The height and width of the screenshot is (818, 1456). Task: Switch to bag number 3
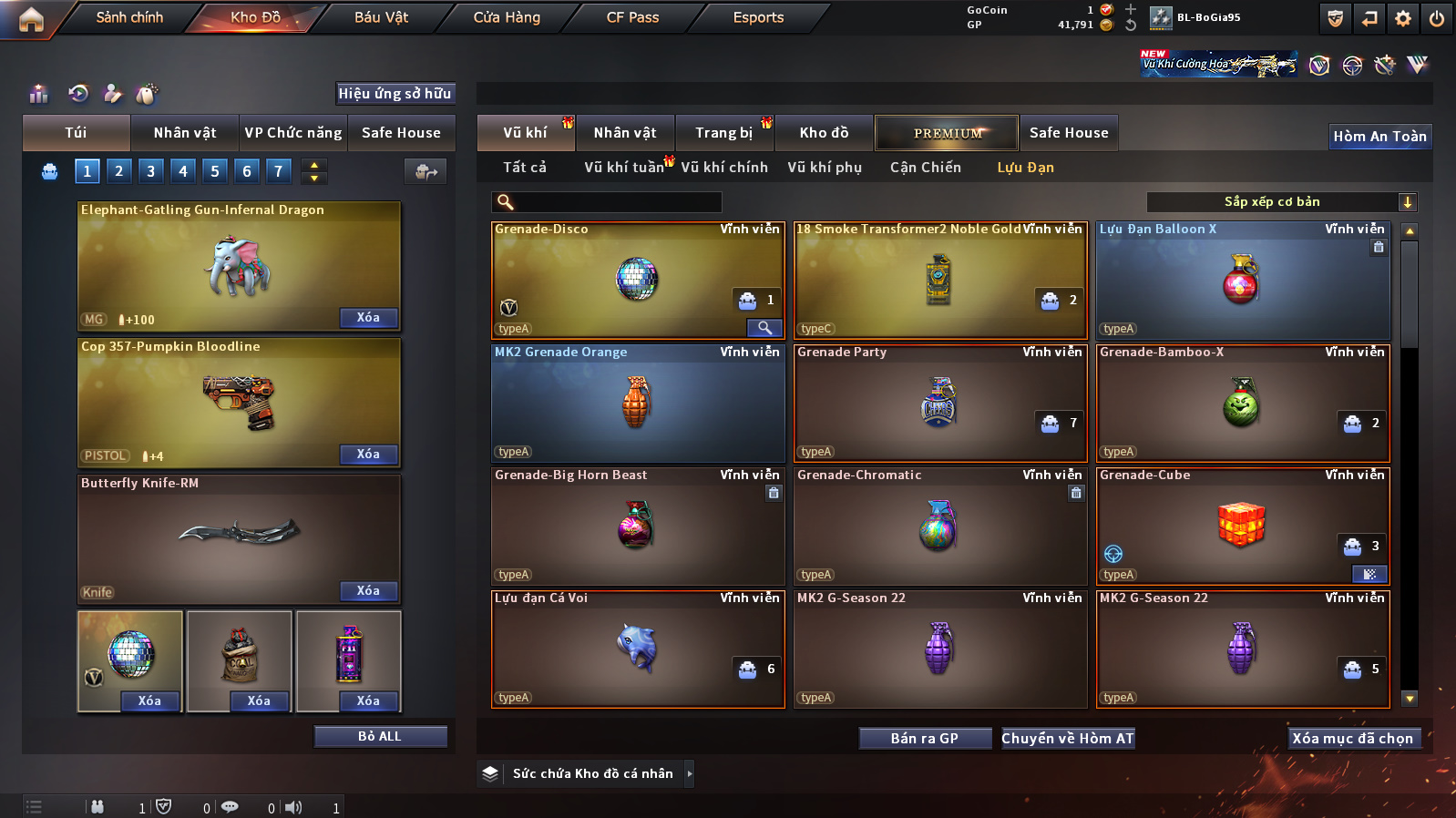coord(150,170)
